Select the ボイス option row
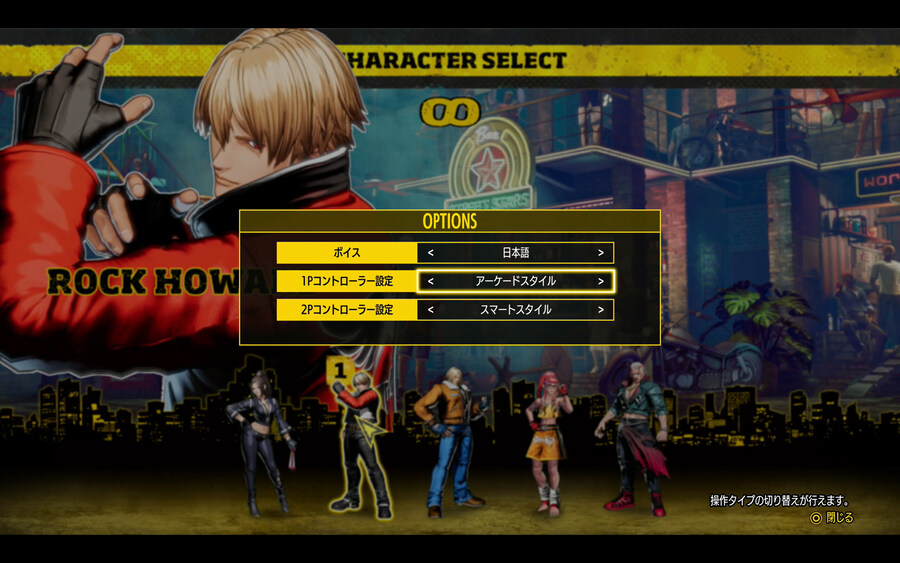This screenshot has width=900, height=563. point(346,253)
